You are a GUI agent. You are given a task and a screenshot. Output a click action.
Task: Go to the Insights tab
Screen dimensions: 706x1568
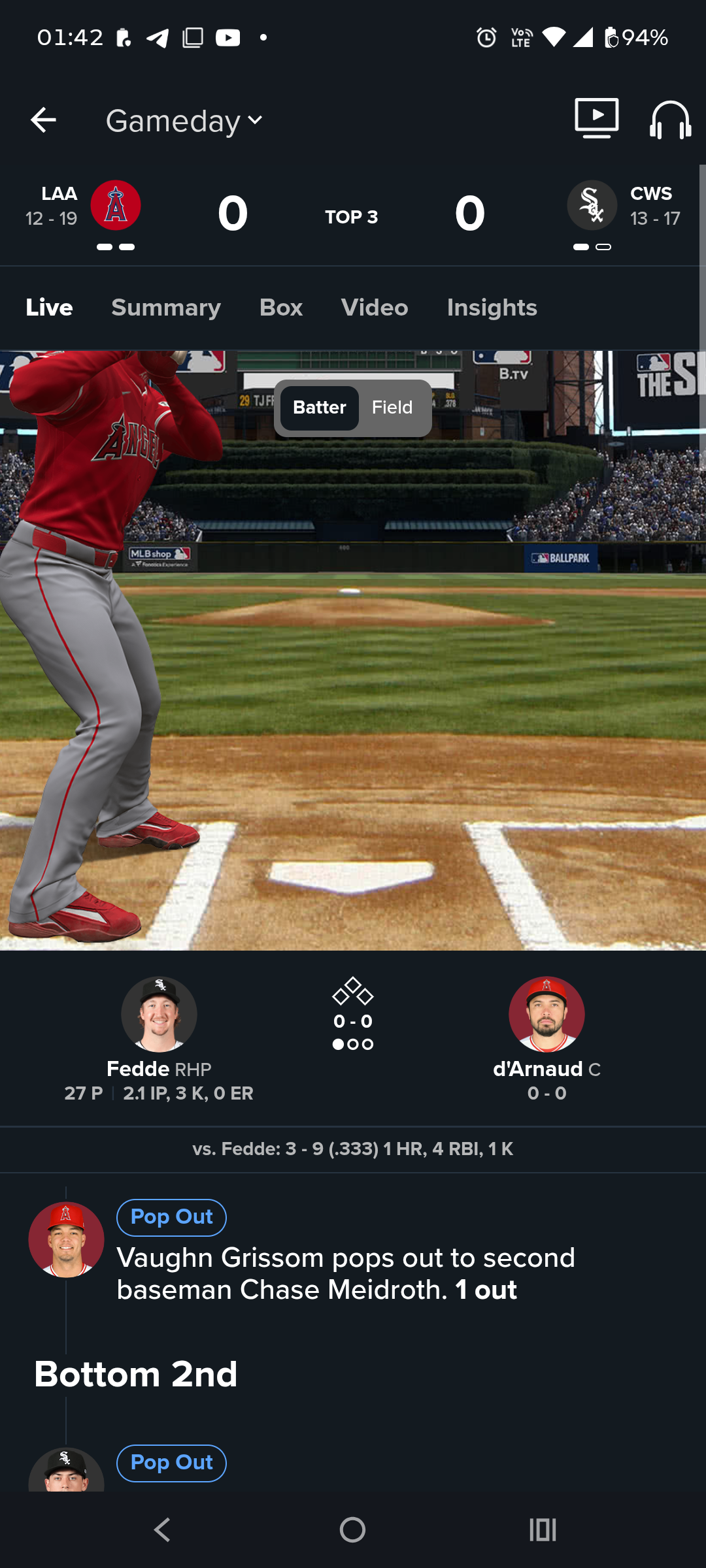coord(492,308)
